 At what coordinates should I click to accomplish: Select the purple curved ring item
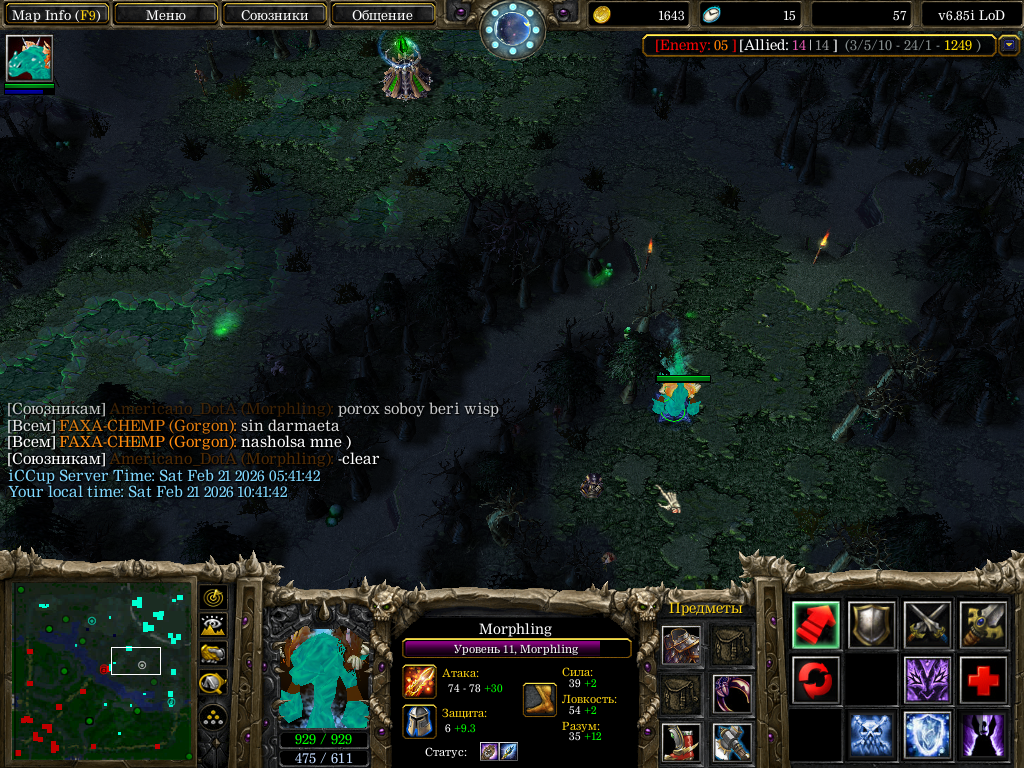(x=732, y=693)
